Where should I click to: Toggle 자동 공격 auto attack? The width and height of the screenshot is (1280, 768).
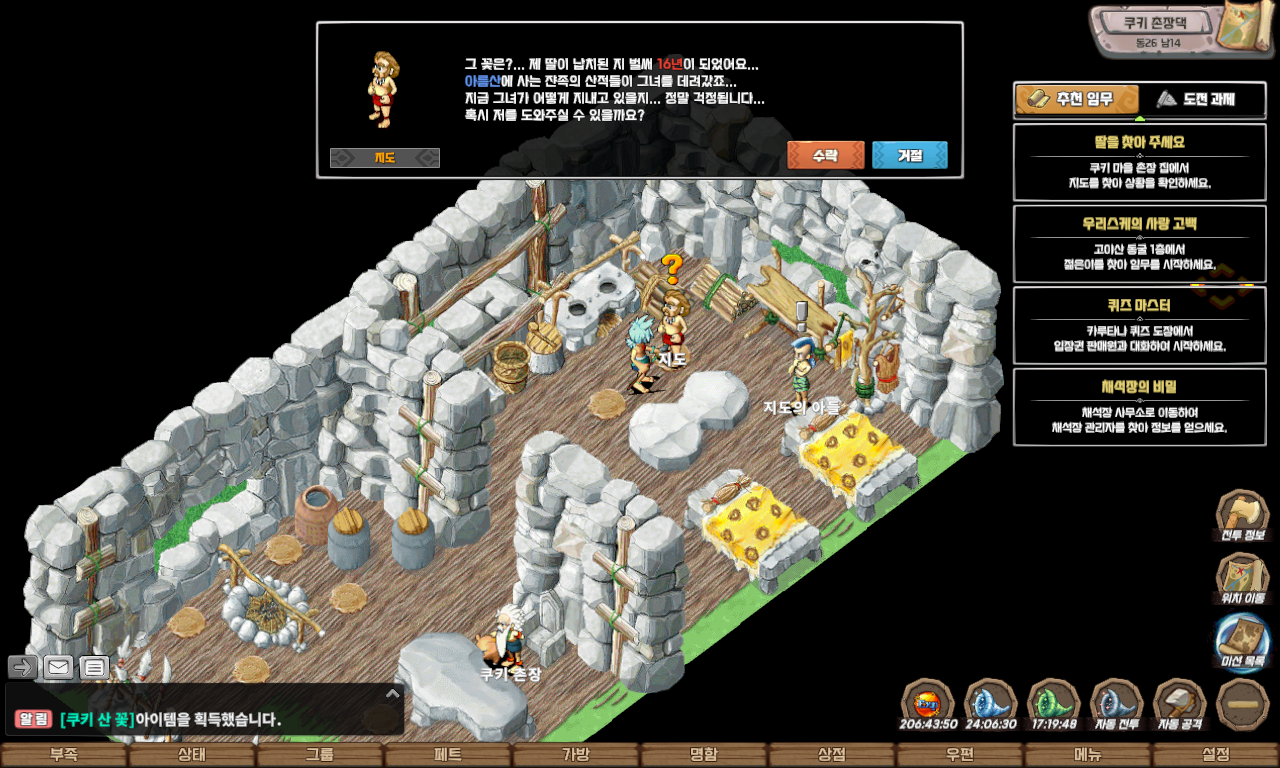point(1180,705)
